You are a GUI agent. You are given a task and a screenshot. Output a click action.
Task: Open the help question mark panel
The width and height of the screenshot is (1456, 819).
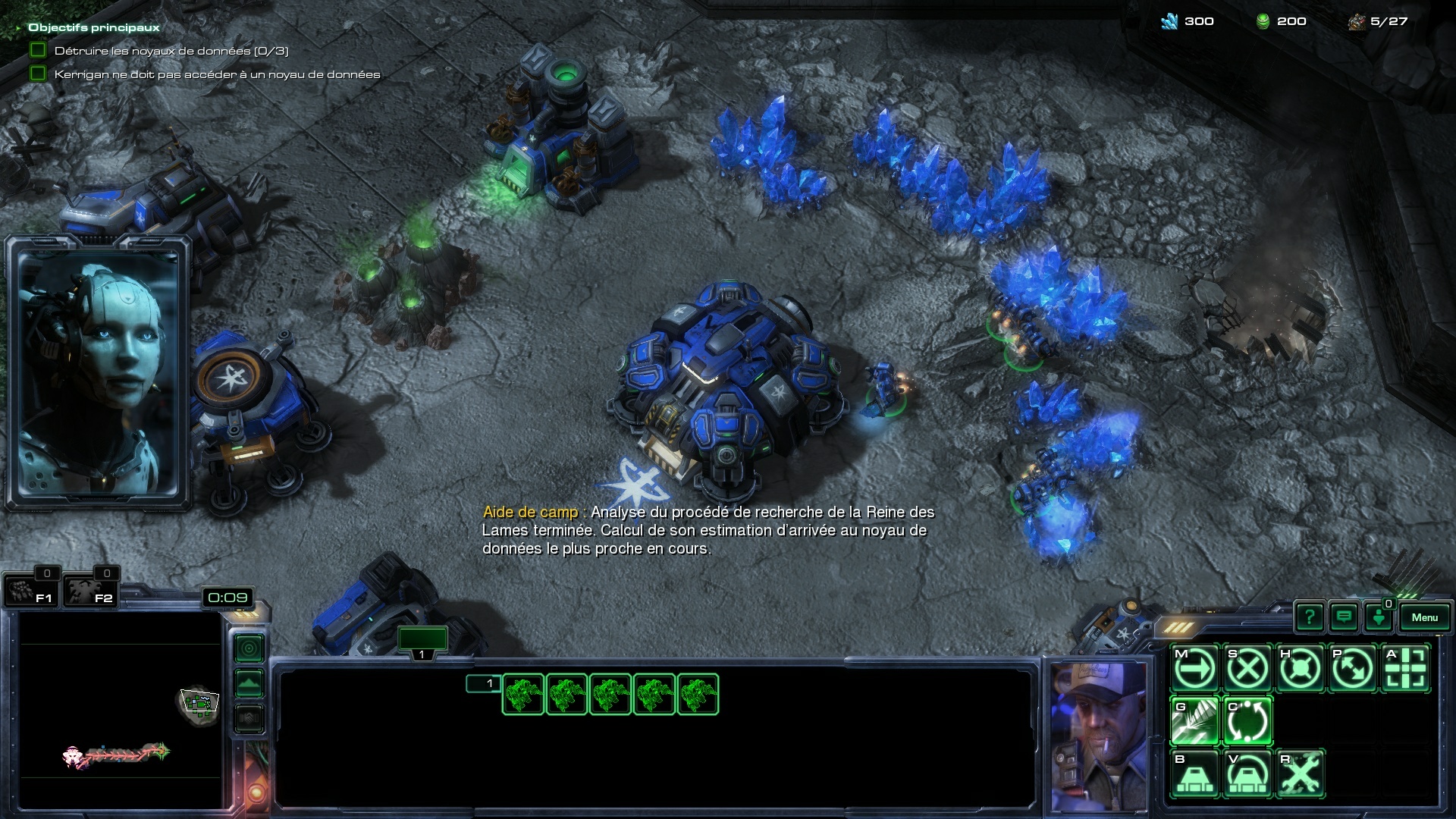[1310, 617]
